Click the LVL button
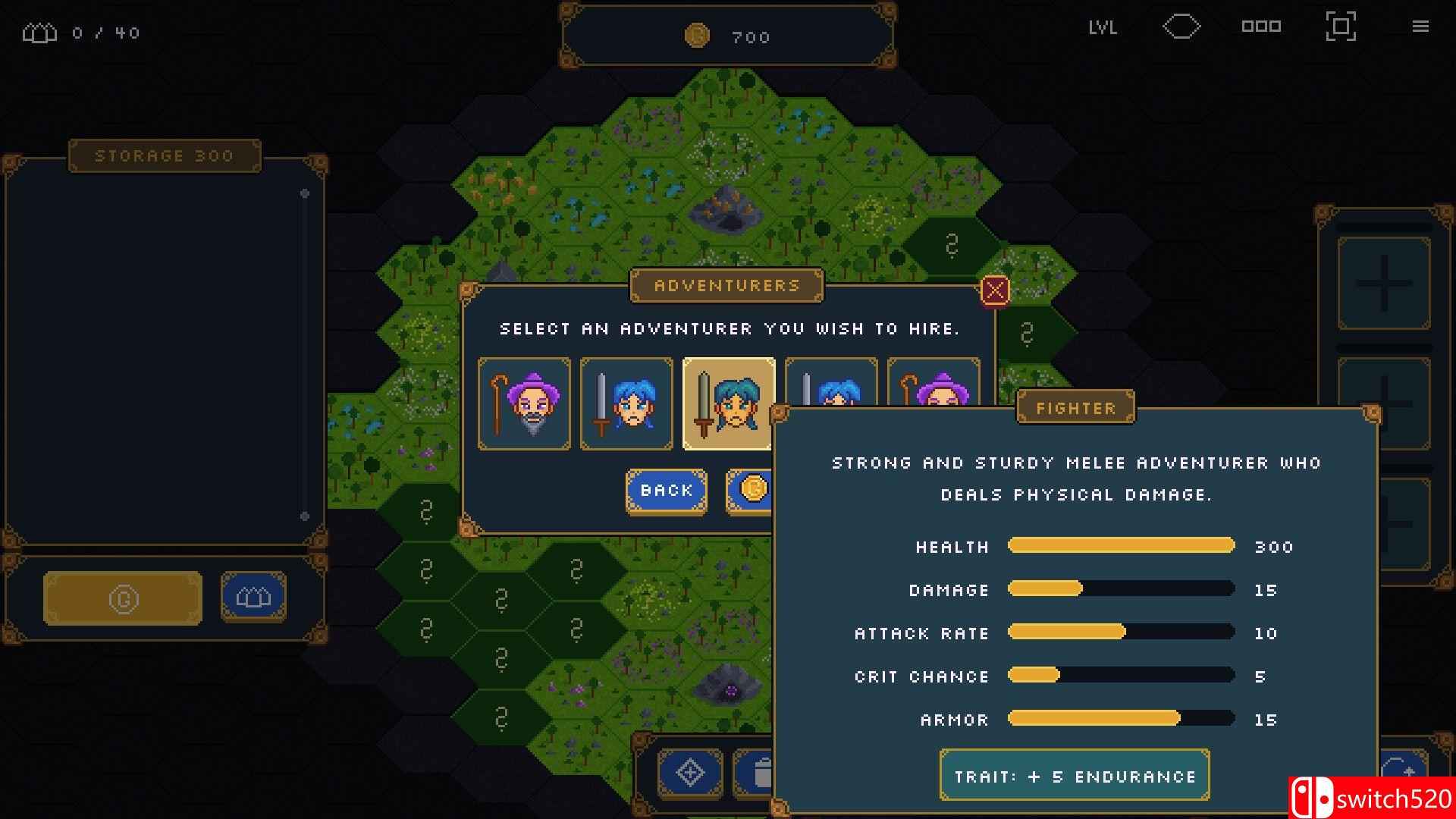The width and height of the screenshot is (1456, 819). (x=1103, y=28)
